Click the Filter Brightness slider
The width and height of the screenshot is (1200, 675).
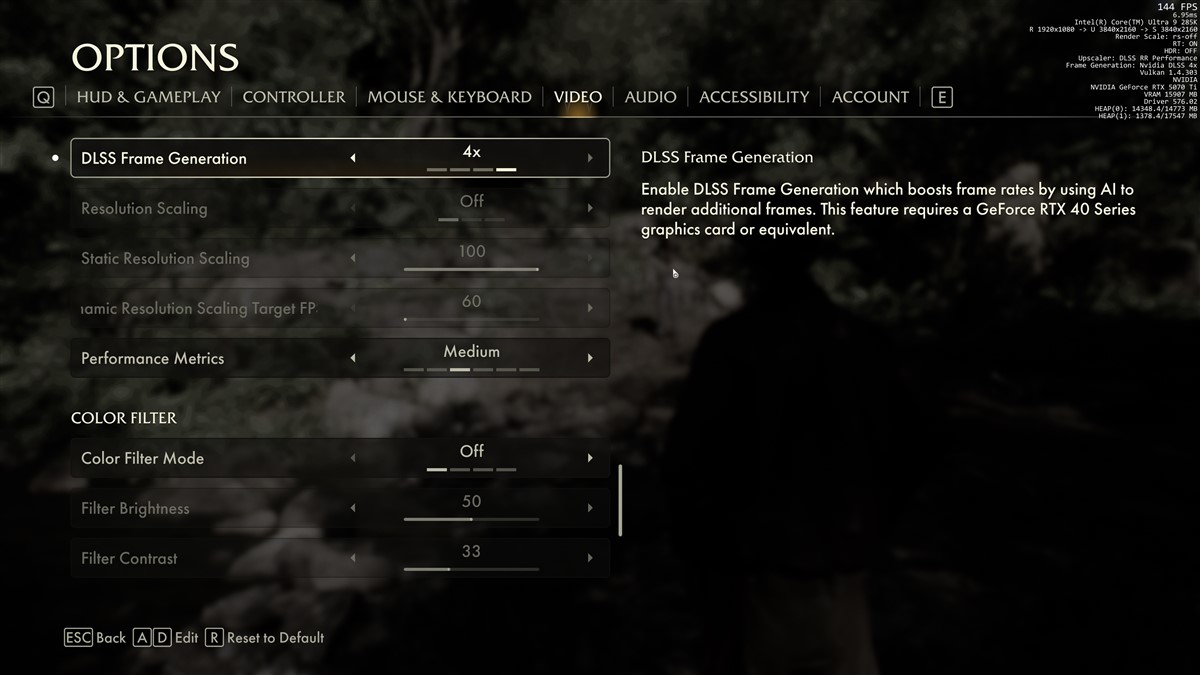[471, 519]
